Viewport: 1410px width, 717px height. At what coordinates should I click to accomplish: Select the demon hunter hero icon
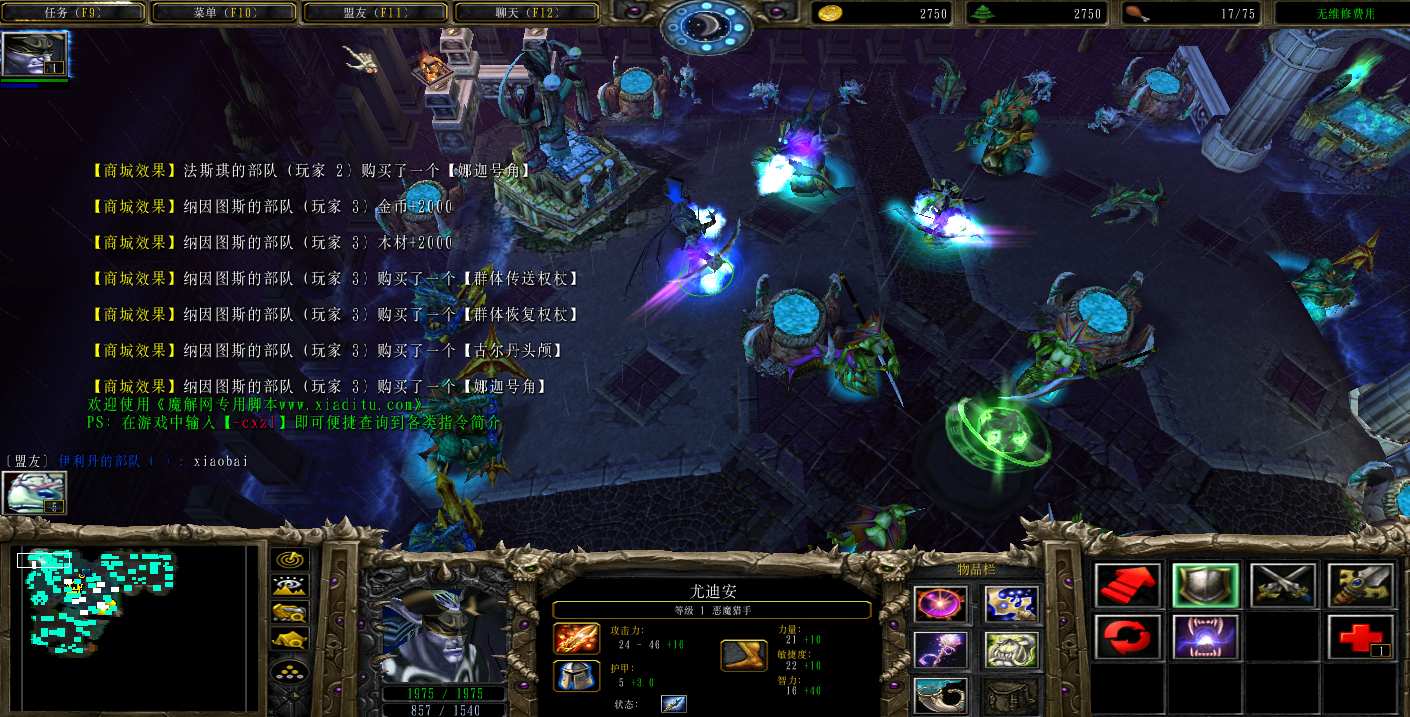[34, 54]
